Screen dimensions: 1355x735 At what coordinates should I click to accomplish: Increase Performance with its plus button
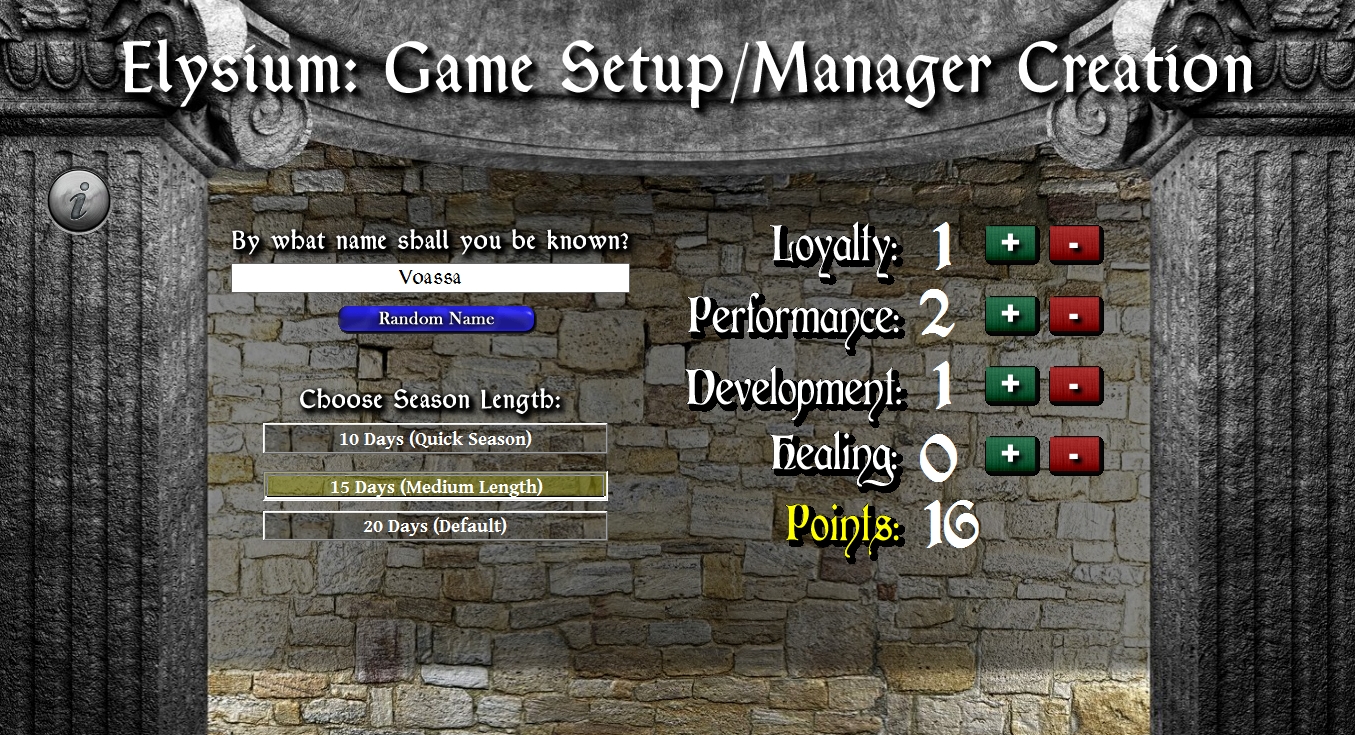(1011, 314)
